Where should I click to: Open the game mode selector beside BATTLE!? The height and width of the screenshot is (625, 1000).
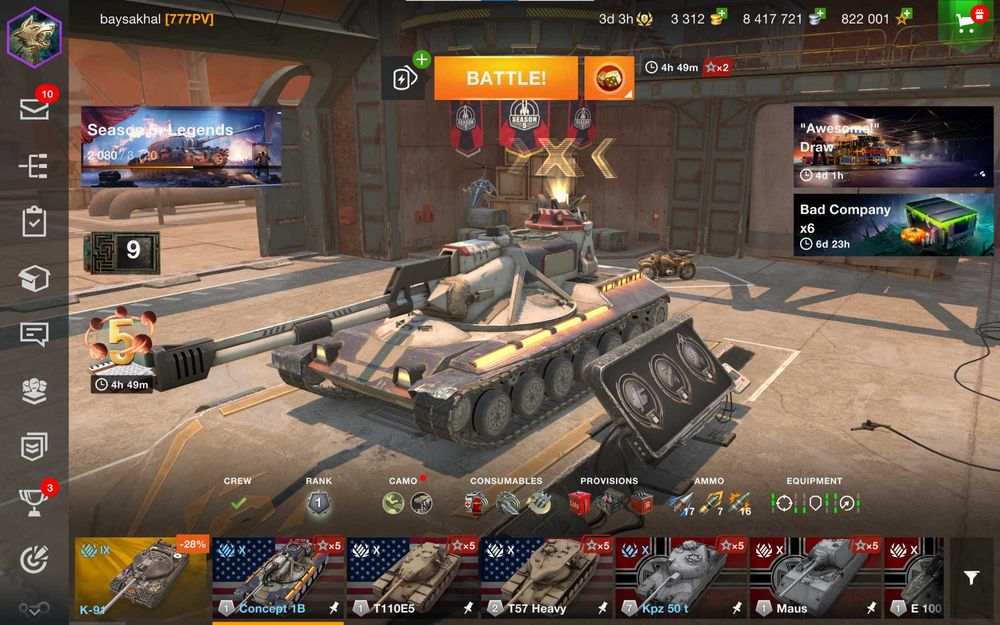(608, 78)
